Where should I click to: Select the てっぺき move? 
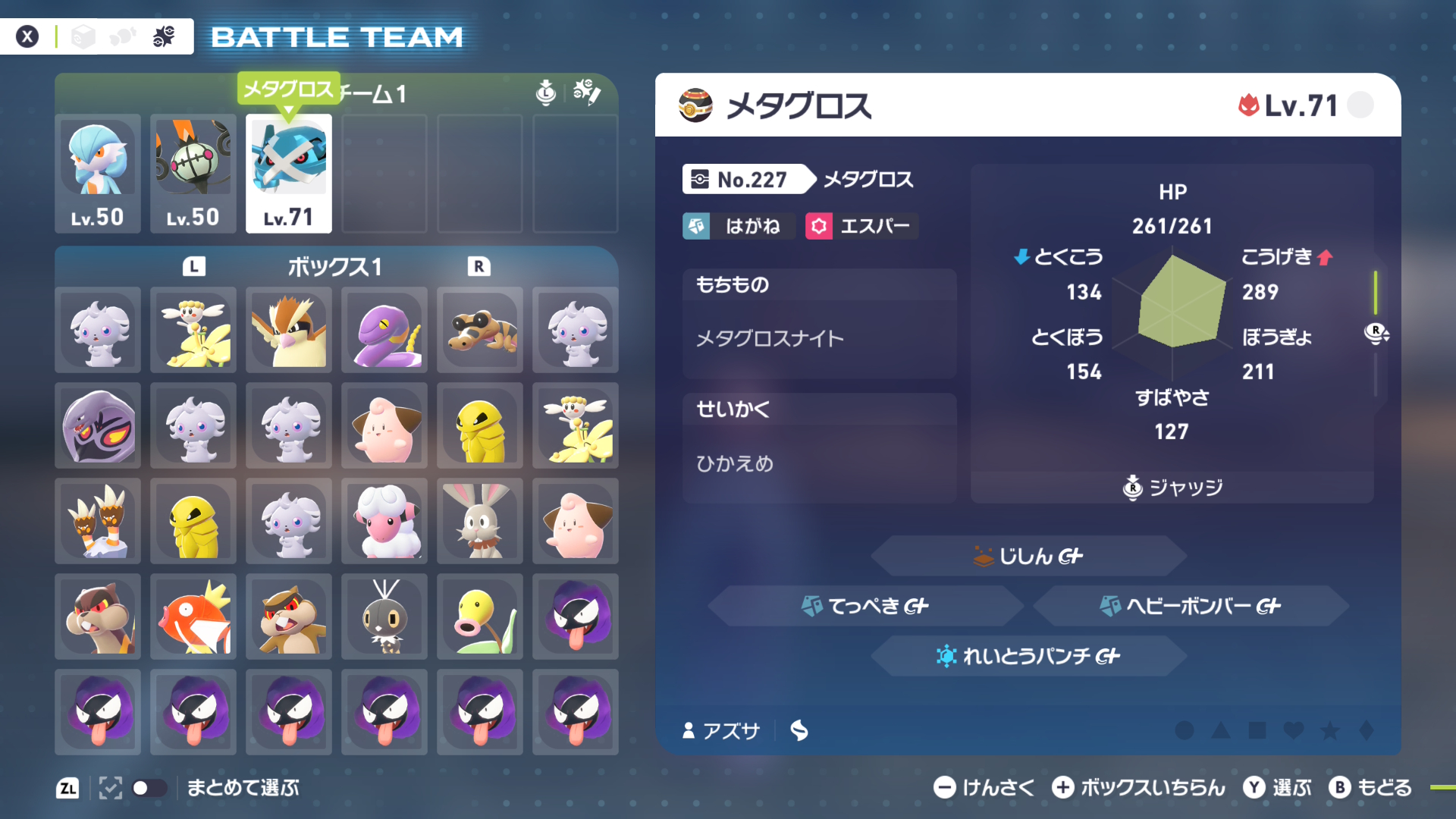coord(865,606)
